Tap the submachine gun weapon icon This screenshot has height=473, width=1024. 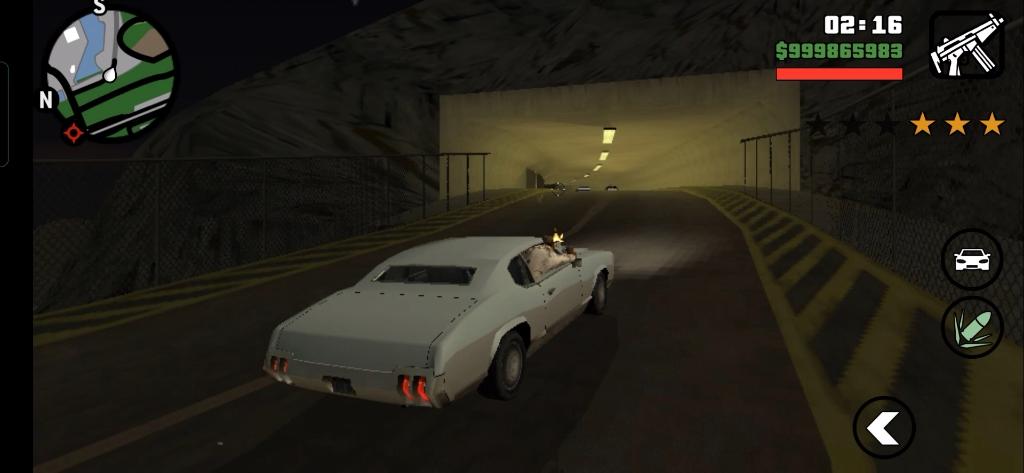click(966, 45)
